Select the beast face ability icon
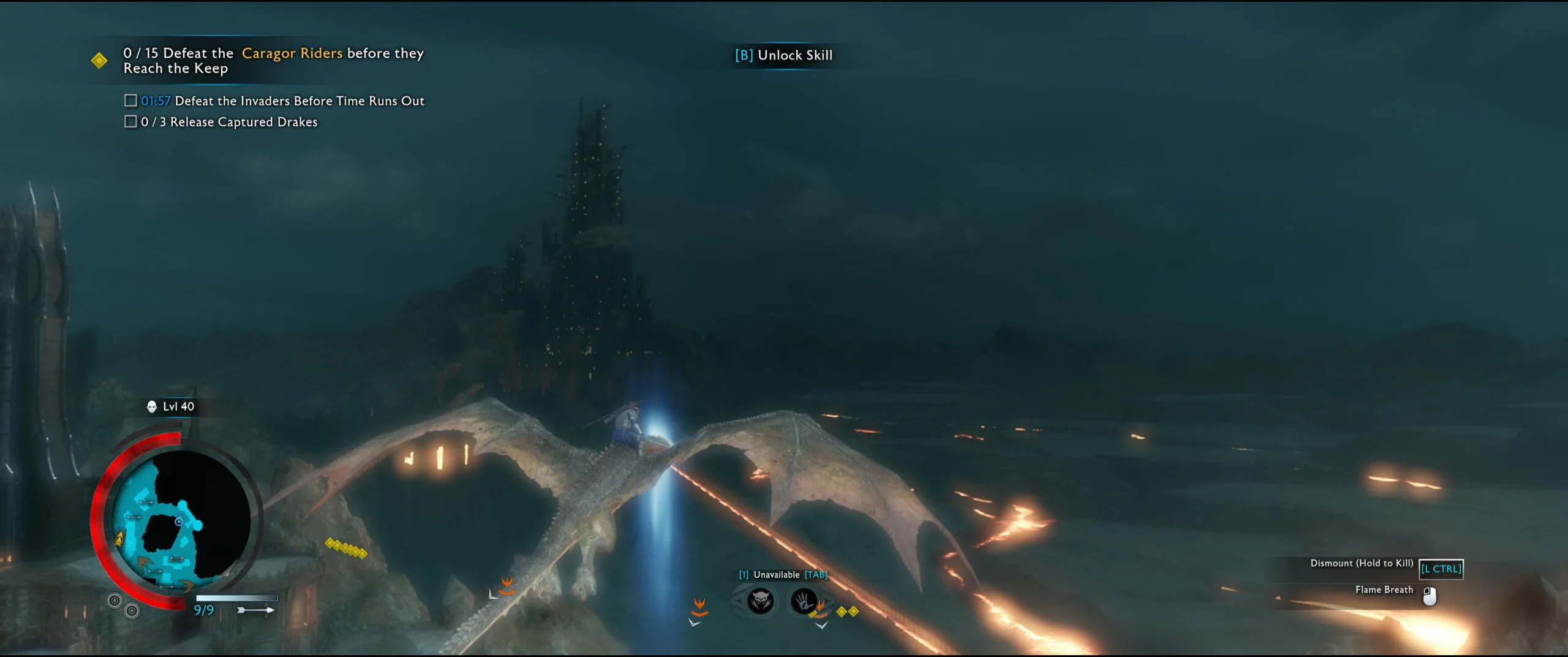This screenshot has width=1568, height=657. 760,601
